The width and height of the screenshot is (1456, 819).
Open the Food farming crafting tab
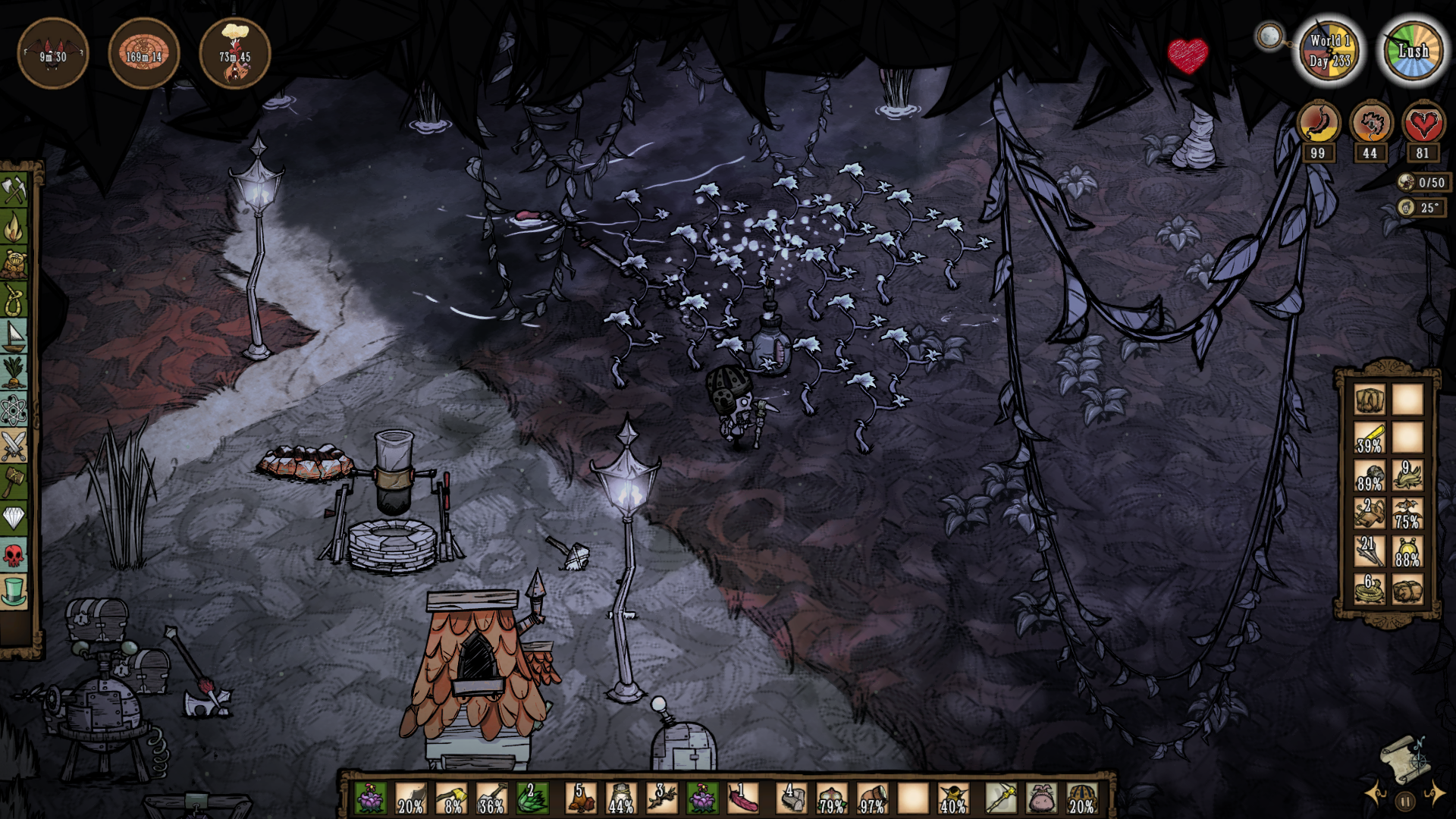click(x=14, y=373)
